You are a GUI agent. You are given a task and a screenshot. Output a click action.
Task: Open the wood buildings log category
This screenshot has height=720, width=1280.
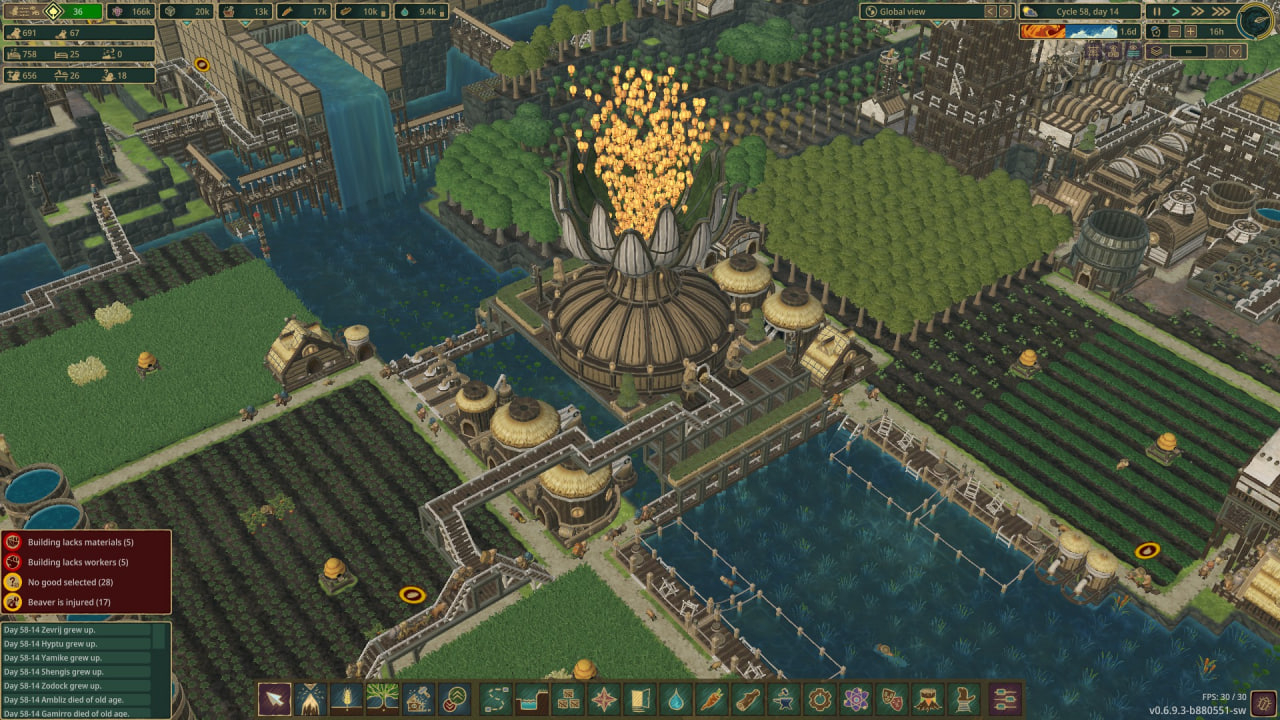748,698
